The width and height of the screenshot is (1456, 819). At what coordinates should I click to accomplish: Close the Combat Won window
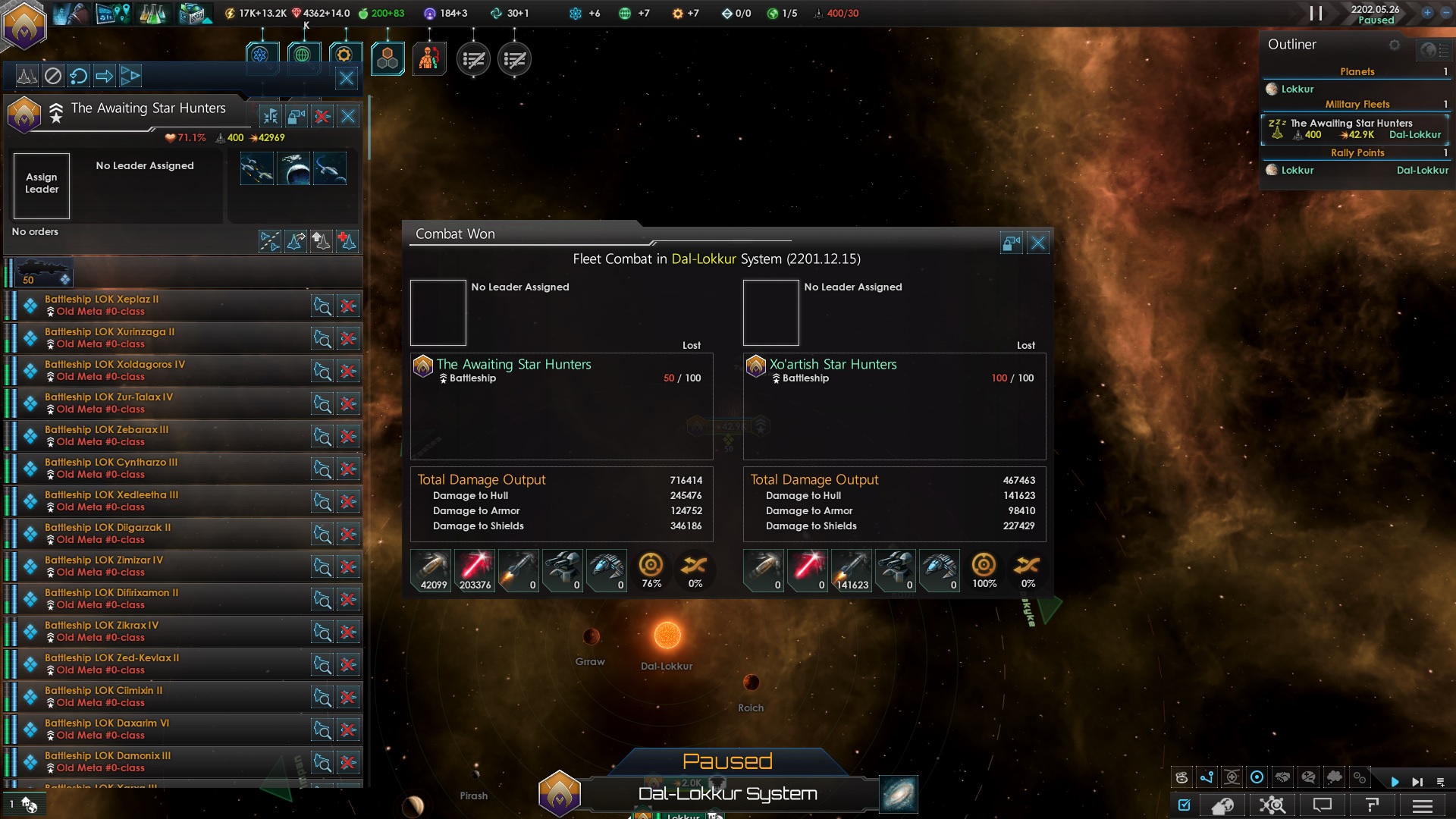[x=1038, y=243]
